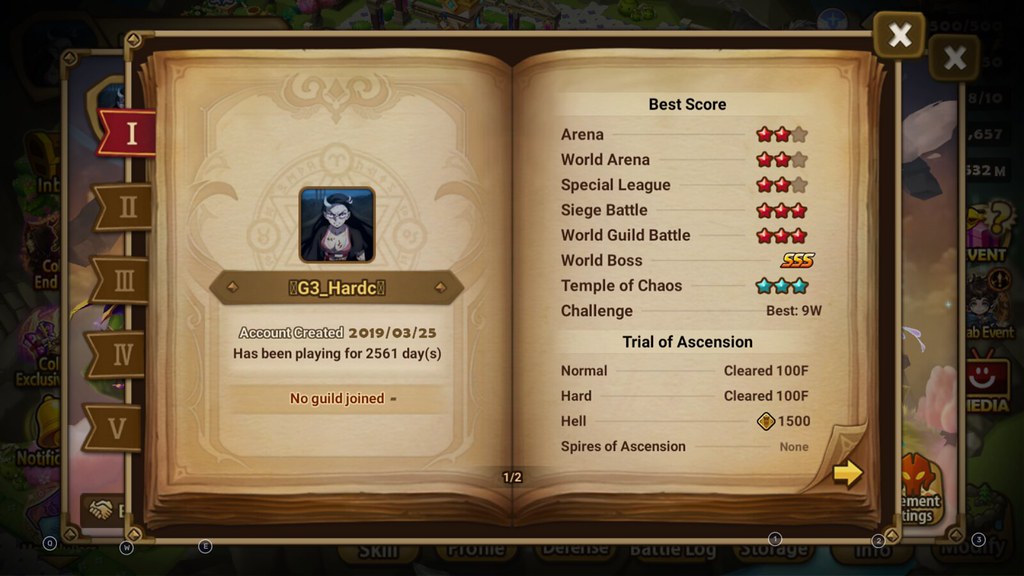Click the G3_Hardc player name banner
This screenshot has width=1024, height=576.
(x=336, y=288)
